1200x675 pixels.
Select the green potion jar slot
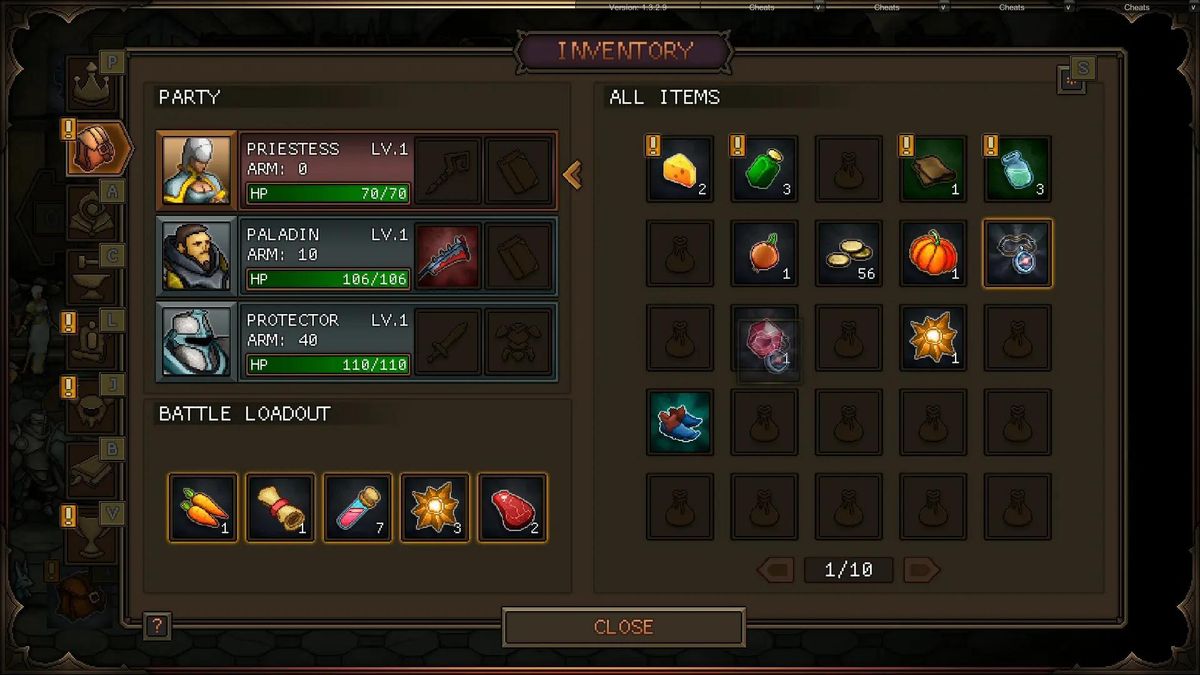pyautogui.click(x=764, y=170)
